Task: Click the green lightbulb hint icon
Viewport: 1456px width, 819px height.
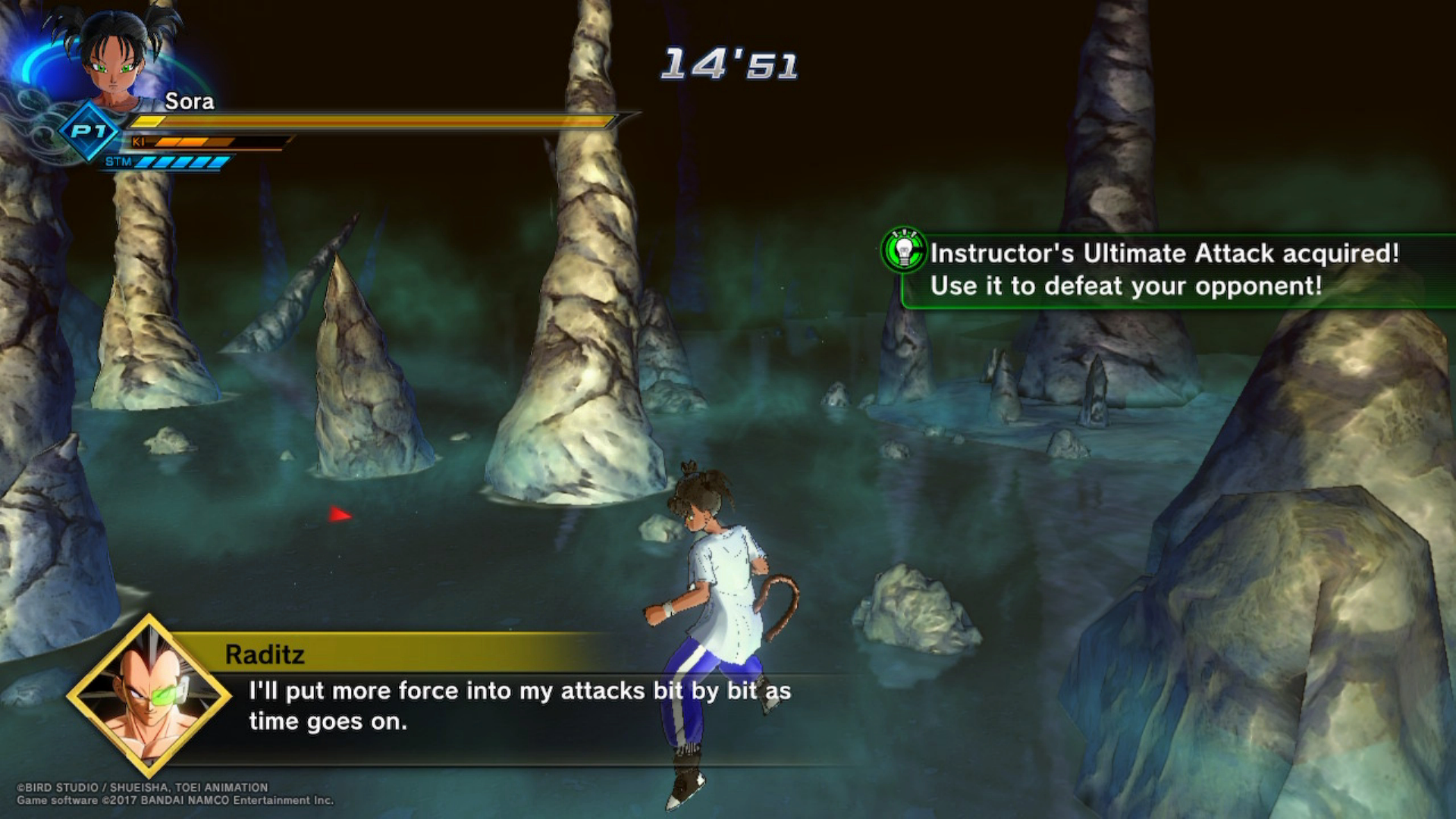Action: pos(903,249)
